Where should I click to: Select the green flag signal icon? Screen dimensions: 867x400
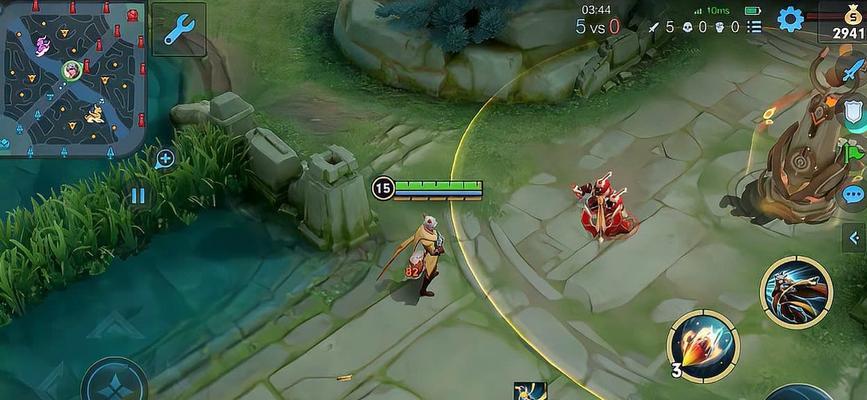click(854, 153)
